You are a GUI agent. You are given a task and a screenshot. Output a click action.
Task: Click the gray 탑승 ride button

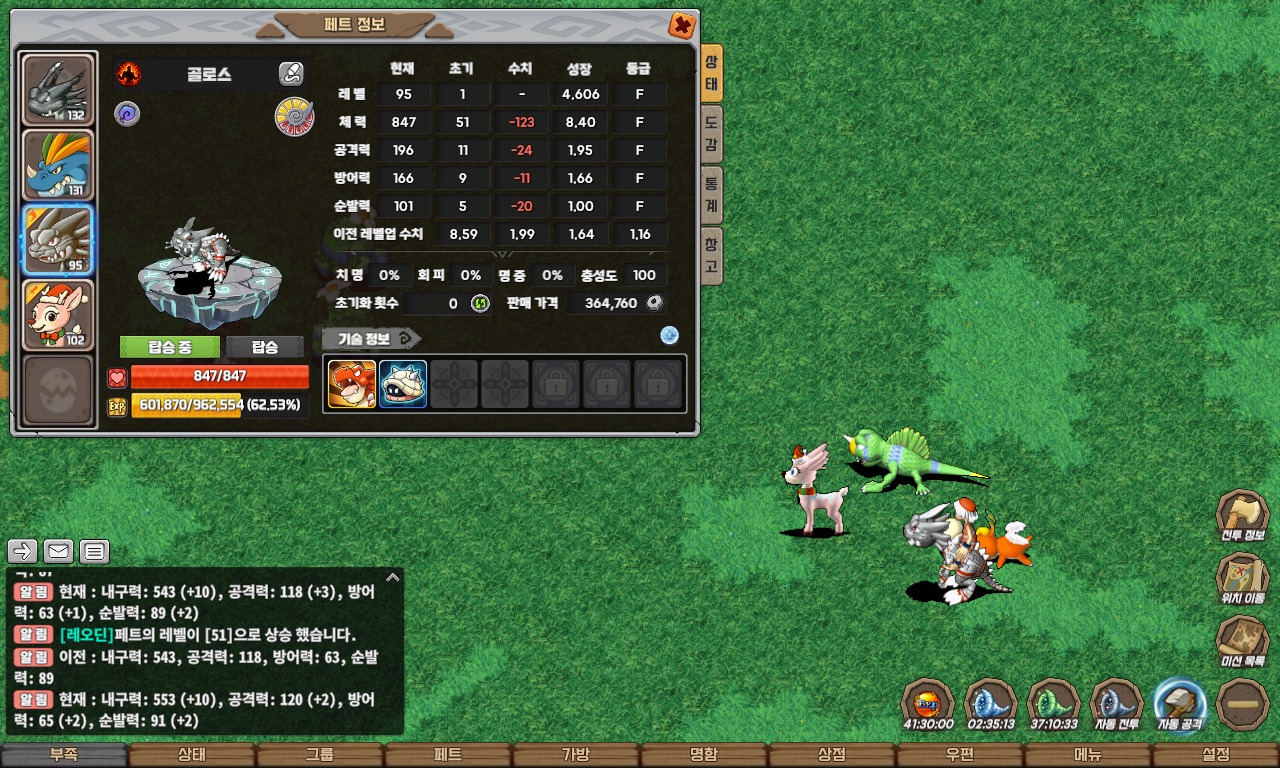tap(265, 347)
